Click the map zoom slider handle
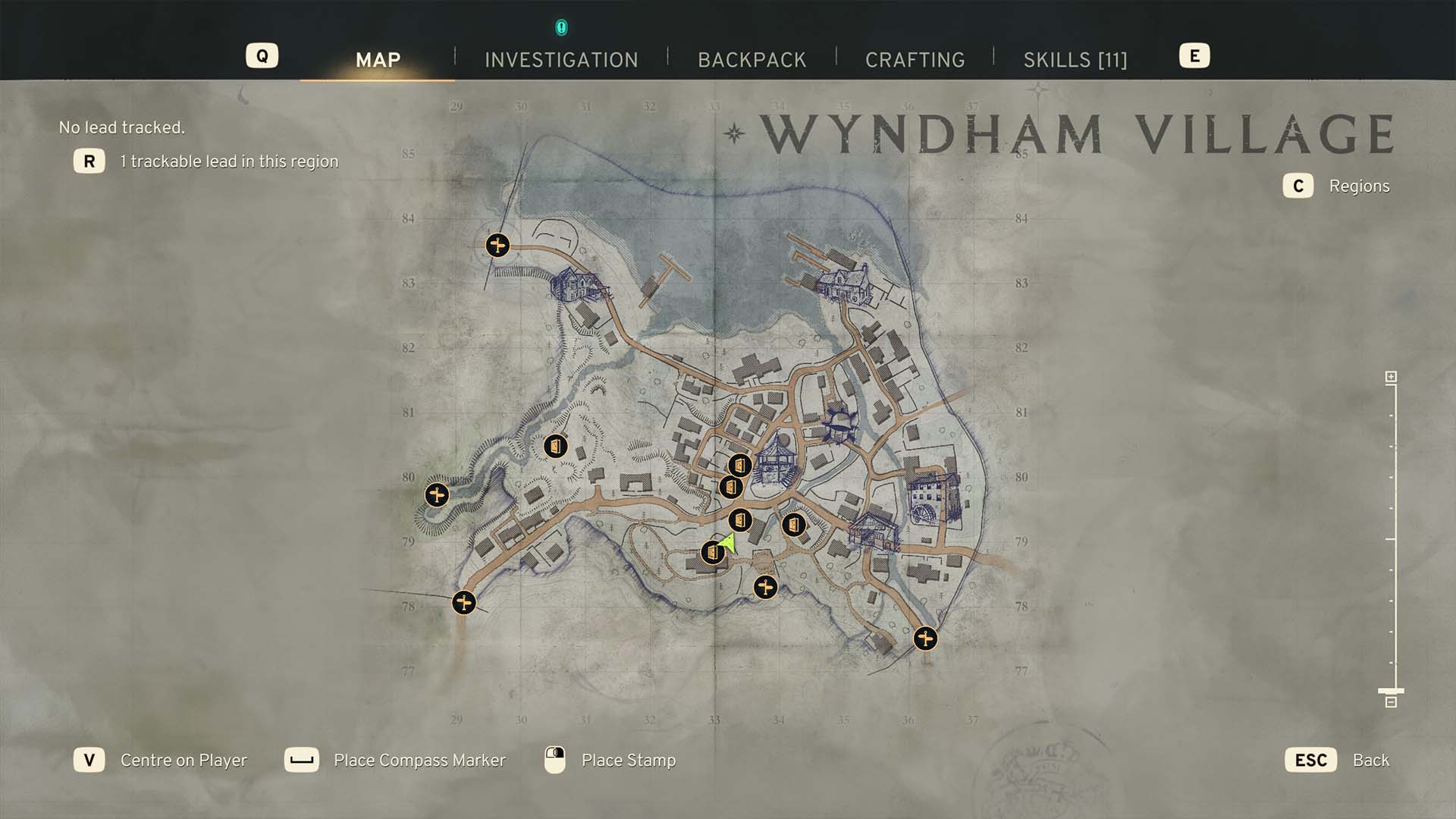1456x819 pixels. coord(1391,691)
